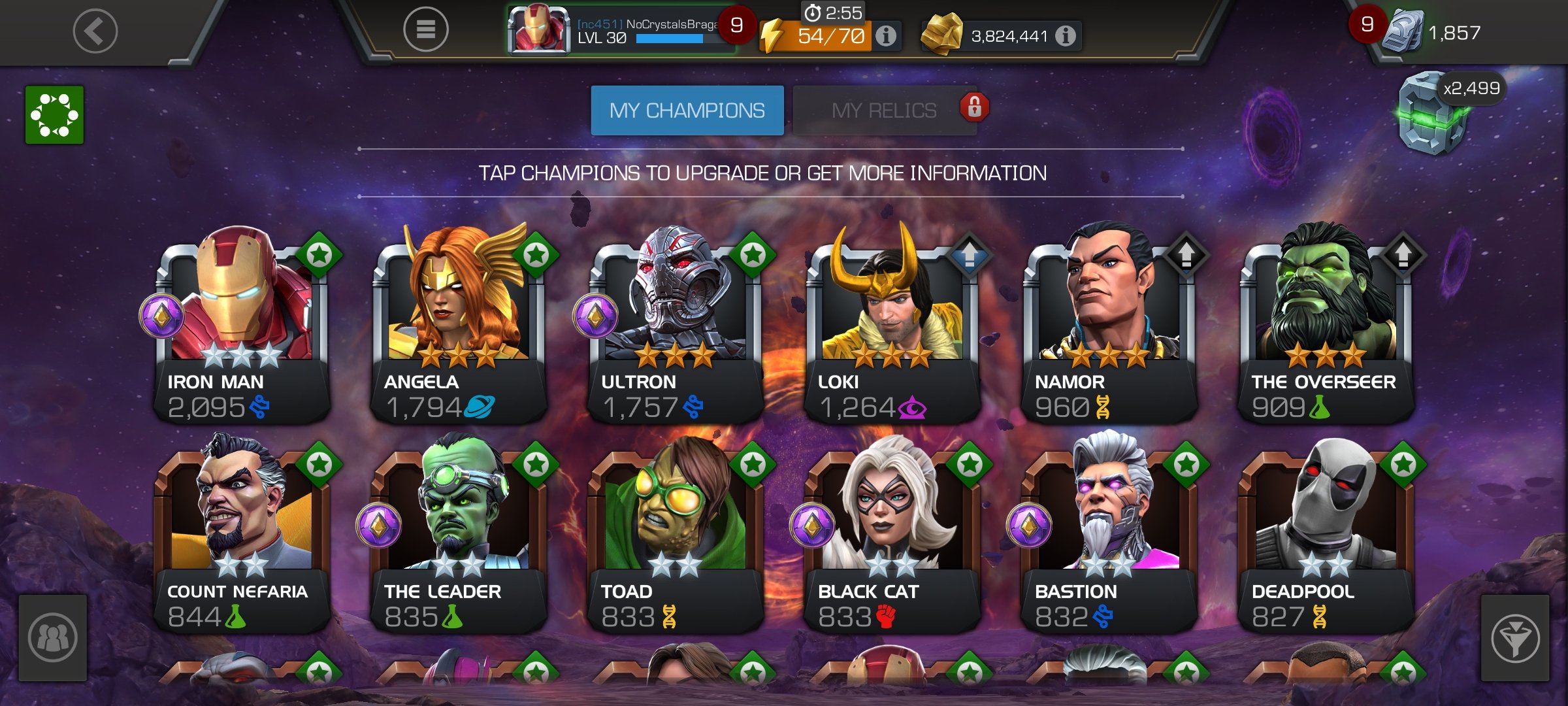Select the MY CHAMPIONS tab

coord(687,110)
